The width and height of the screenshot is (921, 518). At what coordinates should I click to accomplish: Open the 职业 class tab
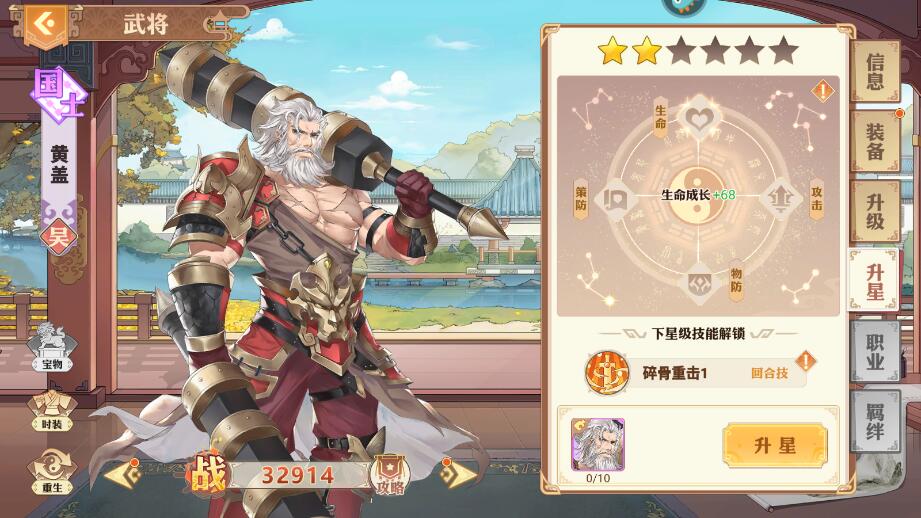coord(875,351)
